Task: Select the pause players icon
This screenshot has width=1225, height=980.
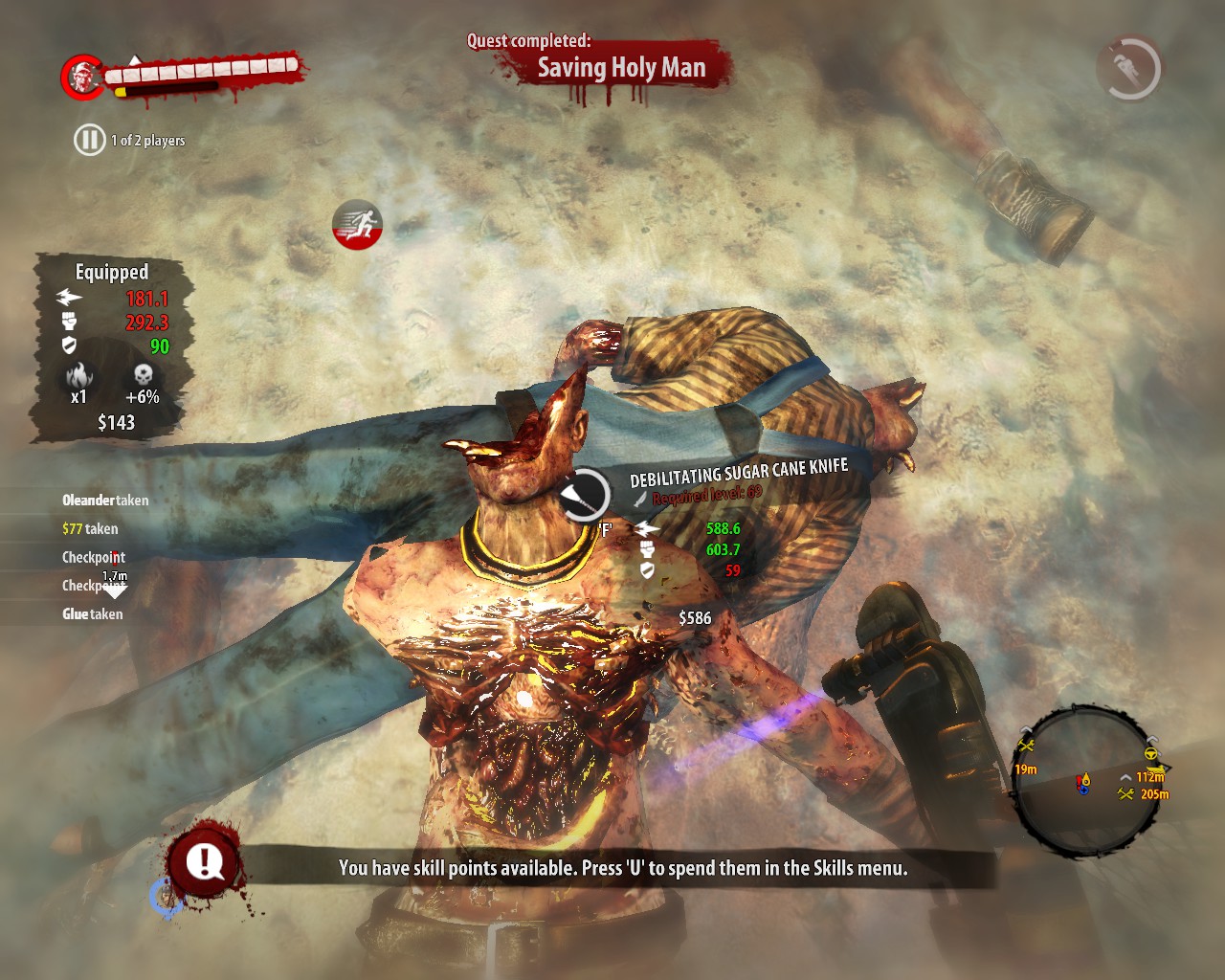Action: (89, 140)
